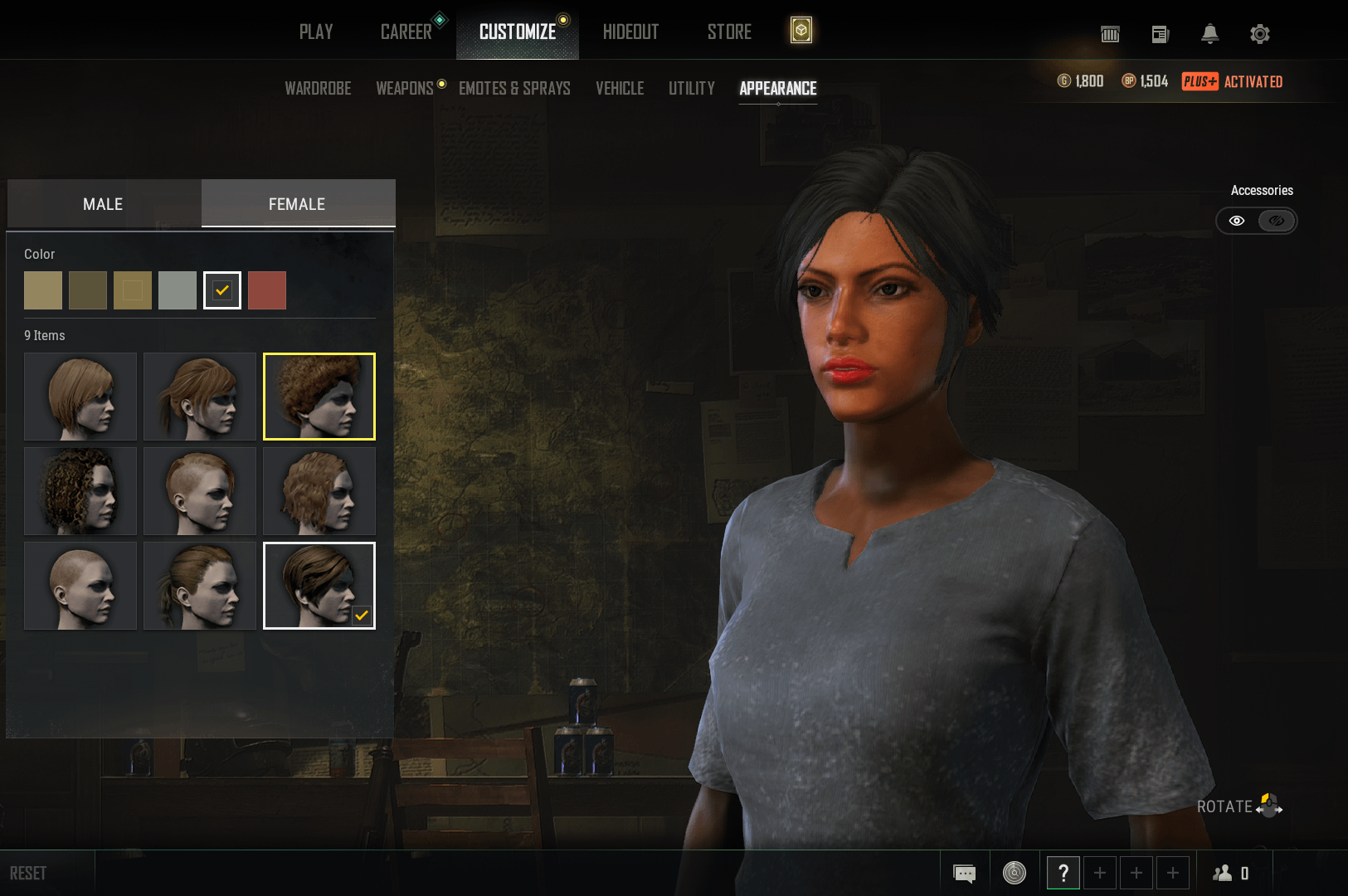Select the curly afro hairstyle thumbnail
The height and width of the screenshot is (896, 1348).
tap(319, 397)
